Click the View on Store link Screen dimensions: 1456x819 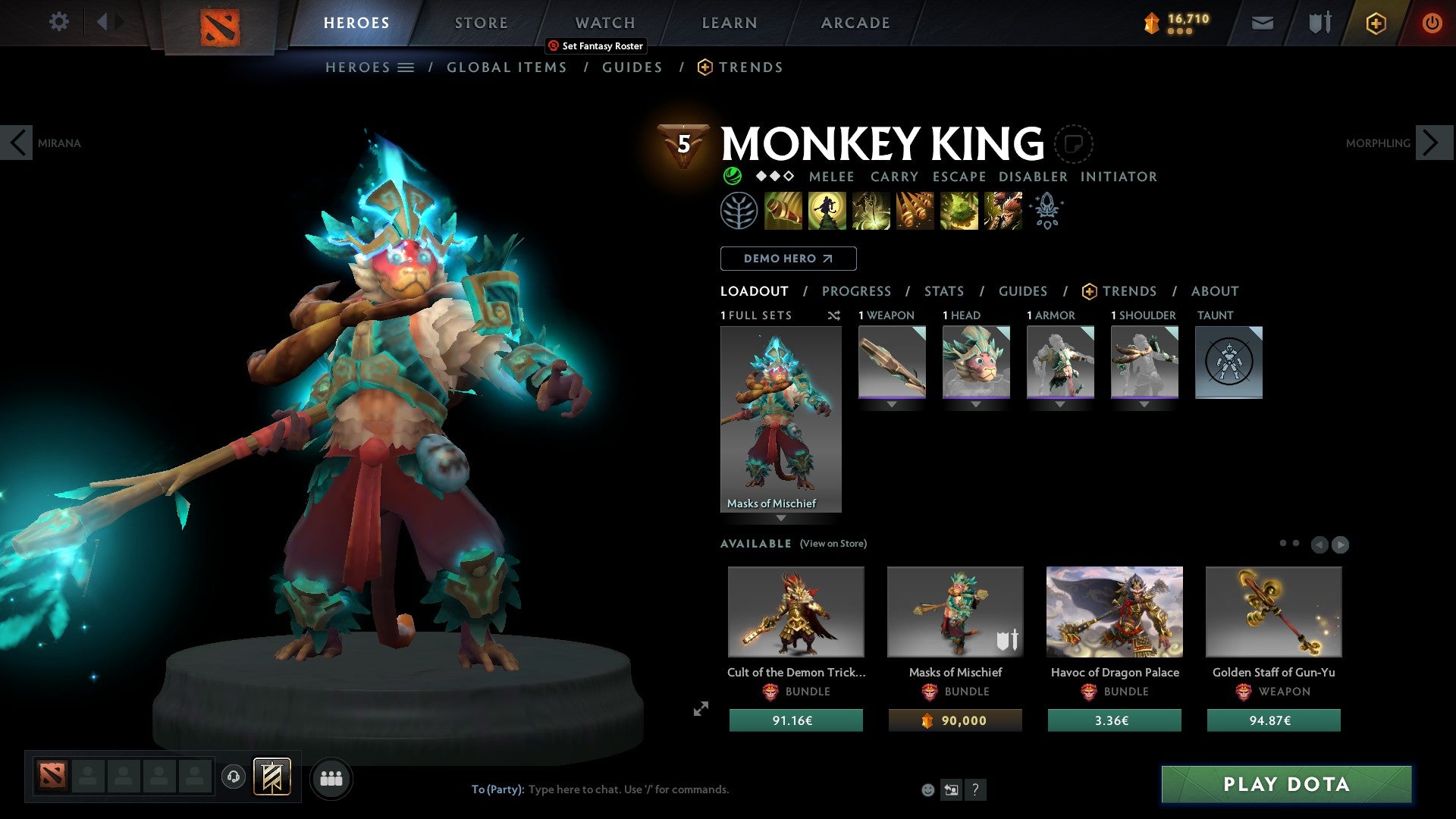point(833,544)
